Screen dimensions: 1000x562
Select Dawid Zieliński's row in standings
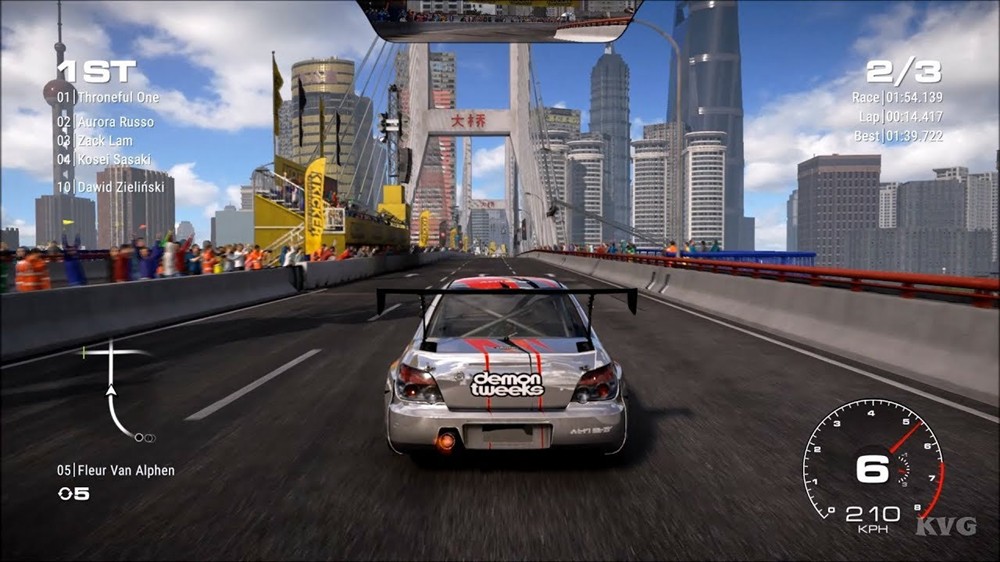pyautogui.click(x=112, y=186)
